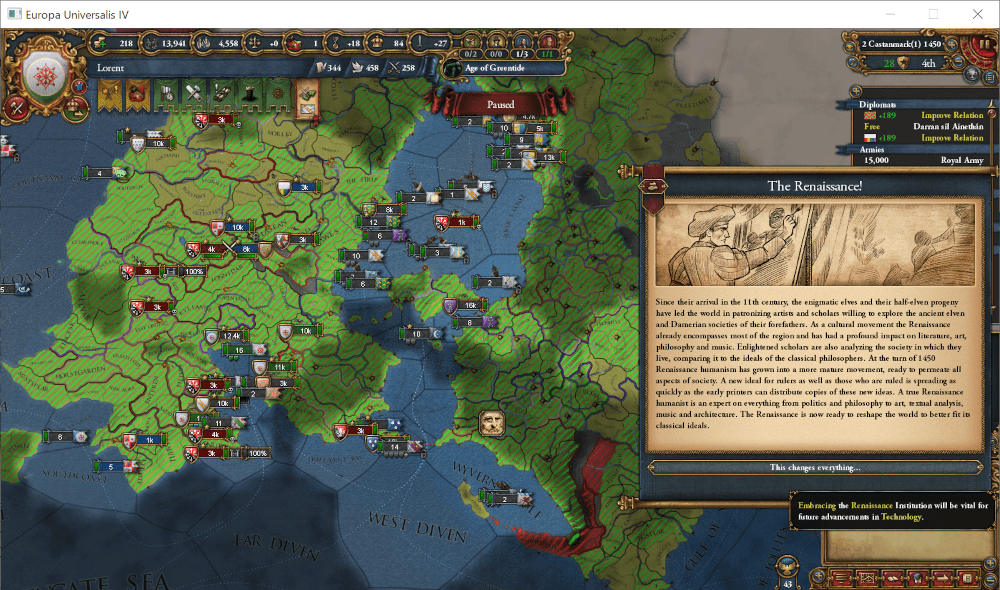Click the Diplomats header in outliner
The height and width of the screenshot is (590, 1000).
(x=877, y=104)
